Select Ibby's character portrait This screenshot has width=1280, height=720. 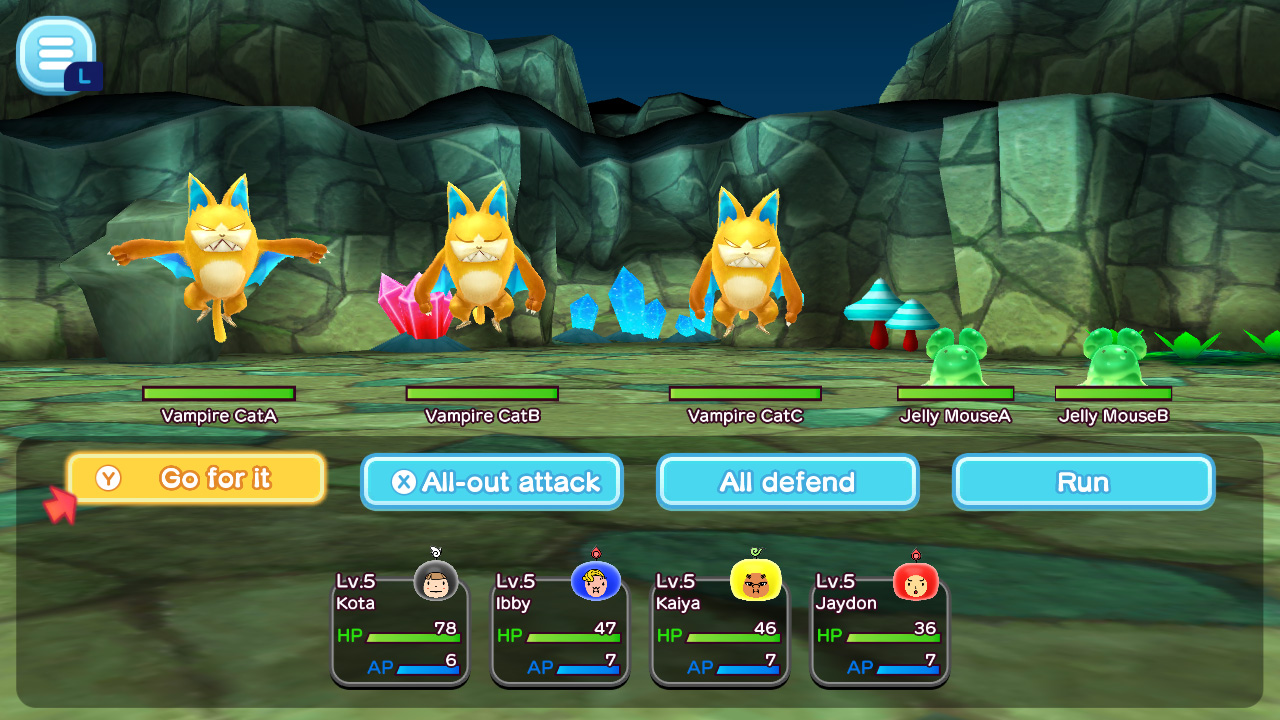(x=594, y=580)
